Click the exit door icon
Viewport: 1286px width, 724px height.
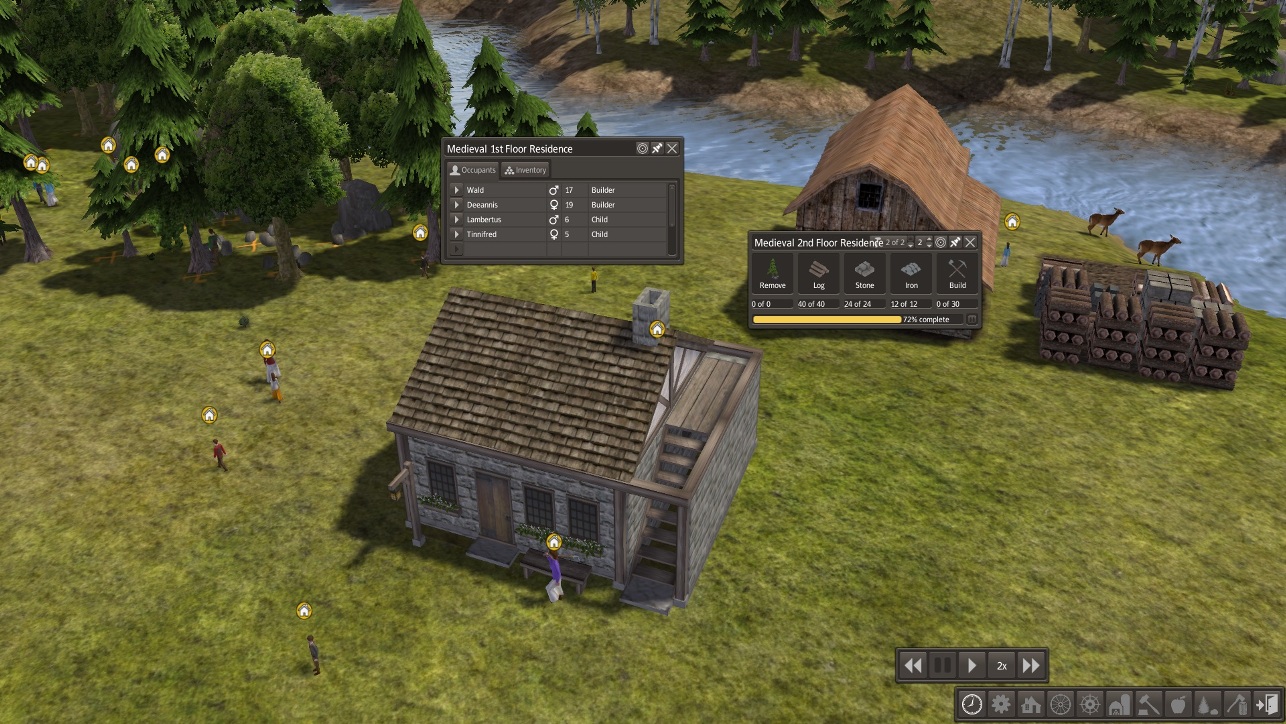pyautogui.click(x=1266, y=704)
